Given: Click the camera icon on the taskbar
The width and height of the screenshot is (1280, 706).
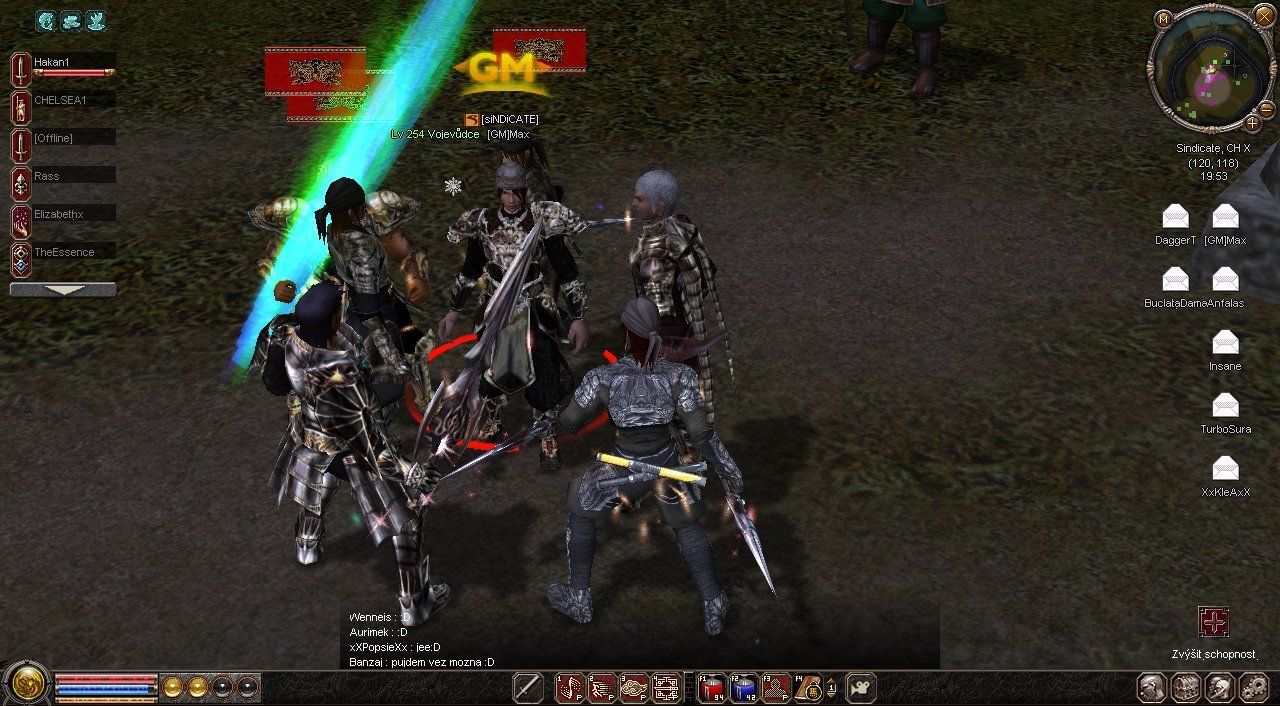Looking at the screenshot, I should tap(861, 688).
